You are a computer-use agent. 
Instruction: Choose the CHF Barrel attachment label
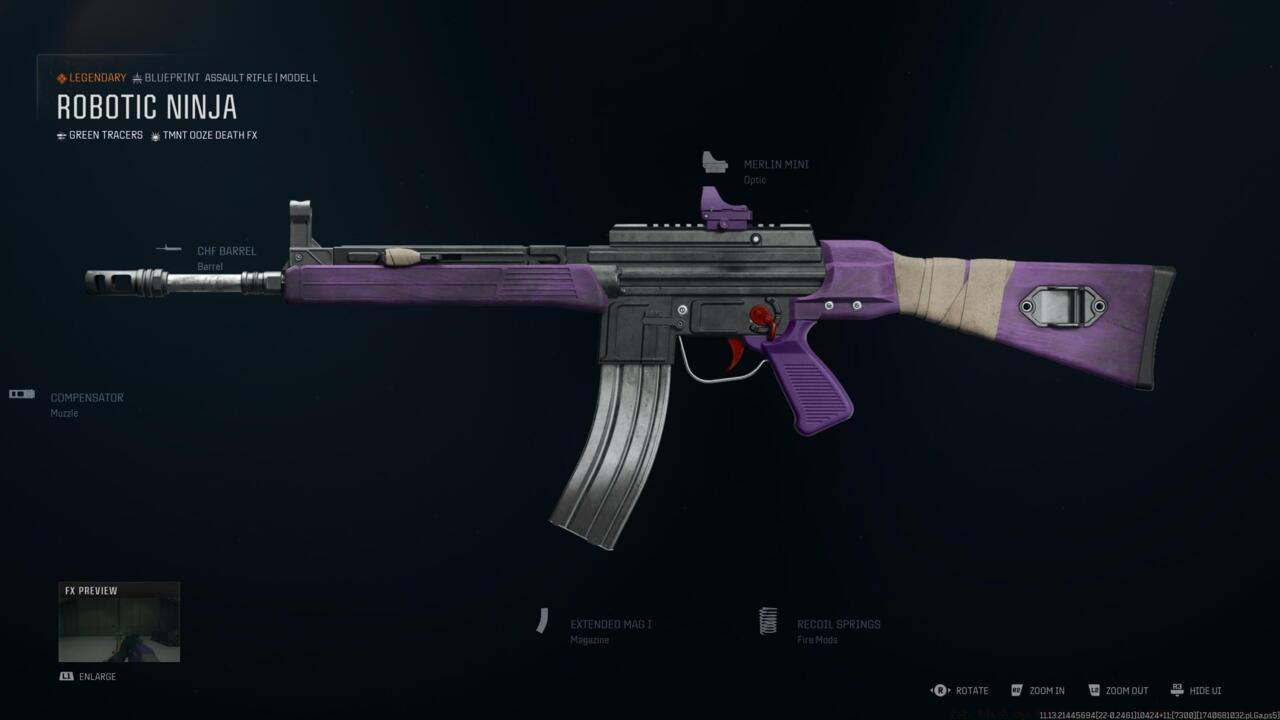(226, 251)
